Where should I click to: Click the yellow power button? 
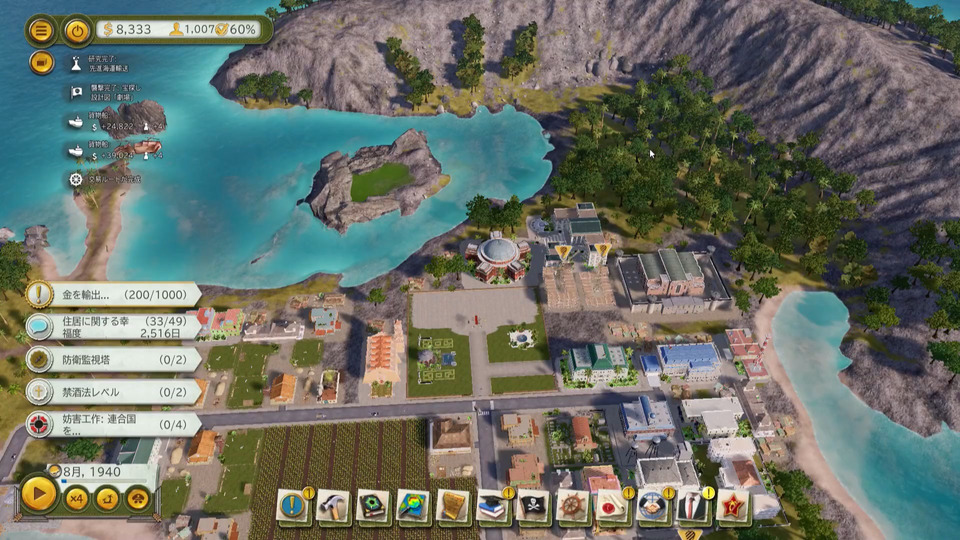click(77, 30)
